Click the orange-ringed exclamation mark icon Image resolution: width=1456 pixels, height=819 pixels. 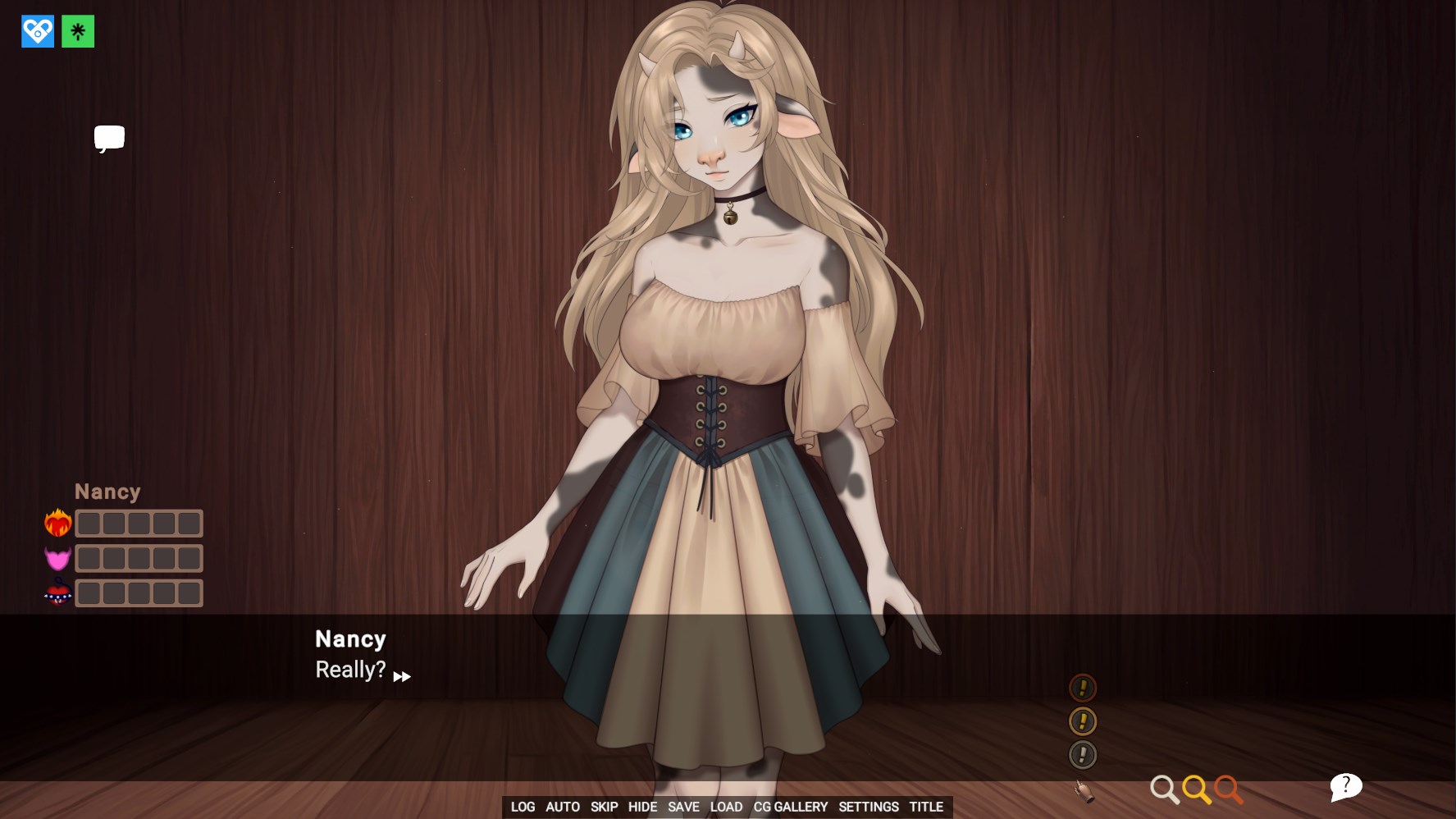pyautogui.click(x=1083, y=687)
